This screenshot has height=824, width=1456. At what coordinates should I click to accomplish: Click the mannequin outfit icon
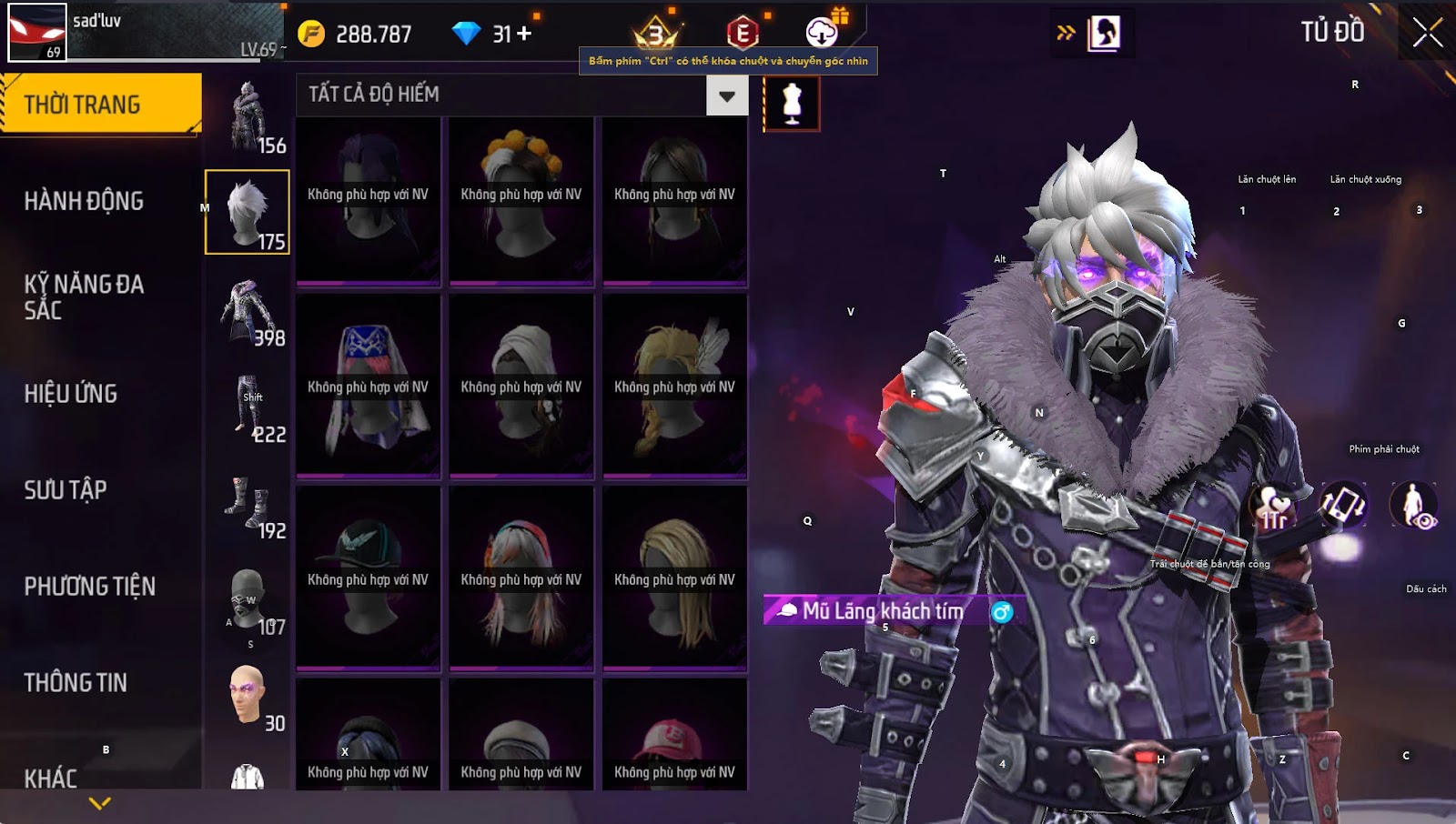pyautogui.click(x=792, y=103)
